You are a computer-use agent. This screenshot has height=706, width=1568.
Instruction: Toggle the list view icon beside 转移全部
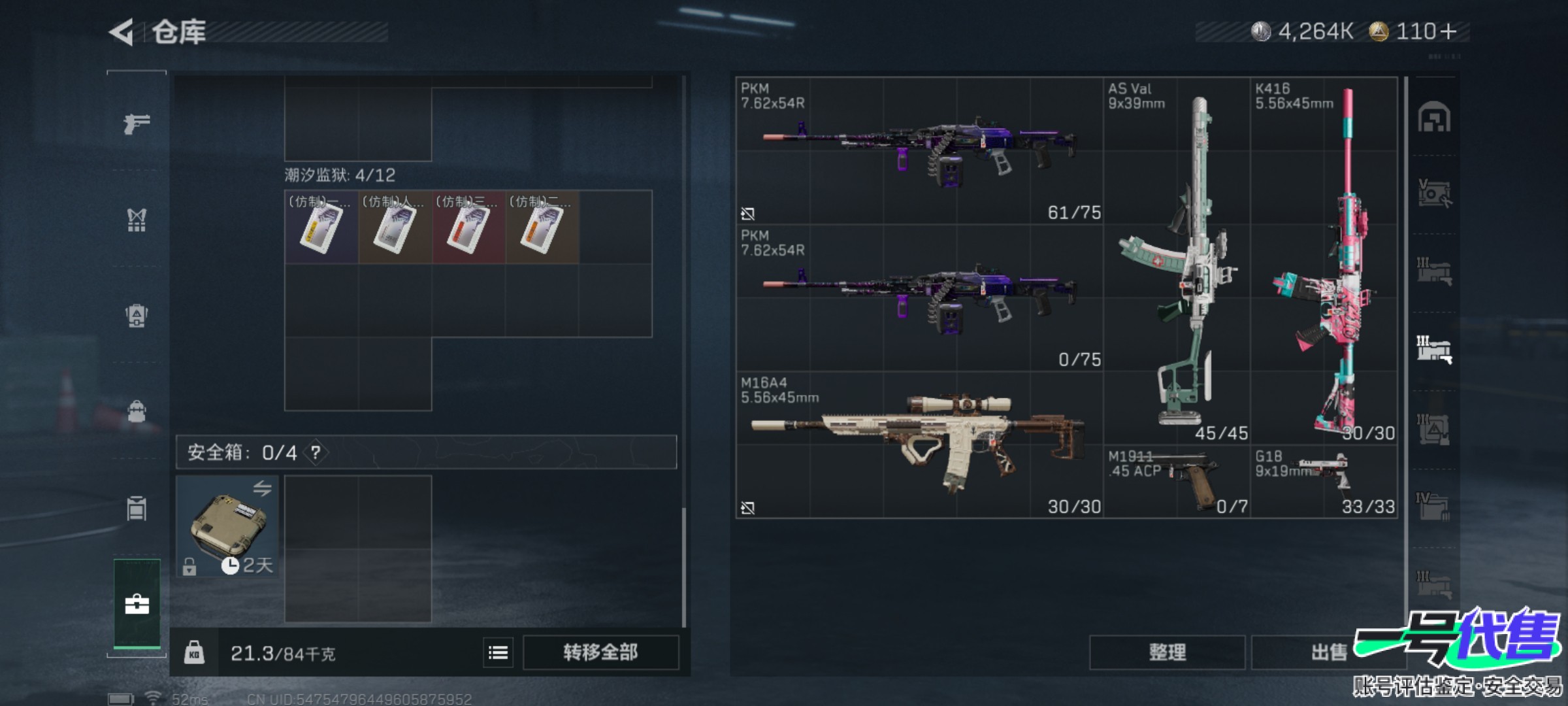coord(498,652)
